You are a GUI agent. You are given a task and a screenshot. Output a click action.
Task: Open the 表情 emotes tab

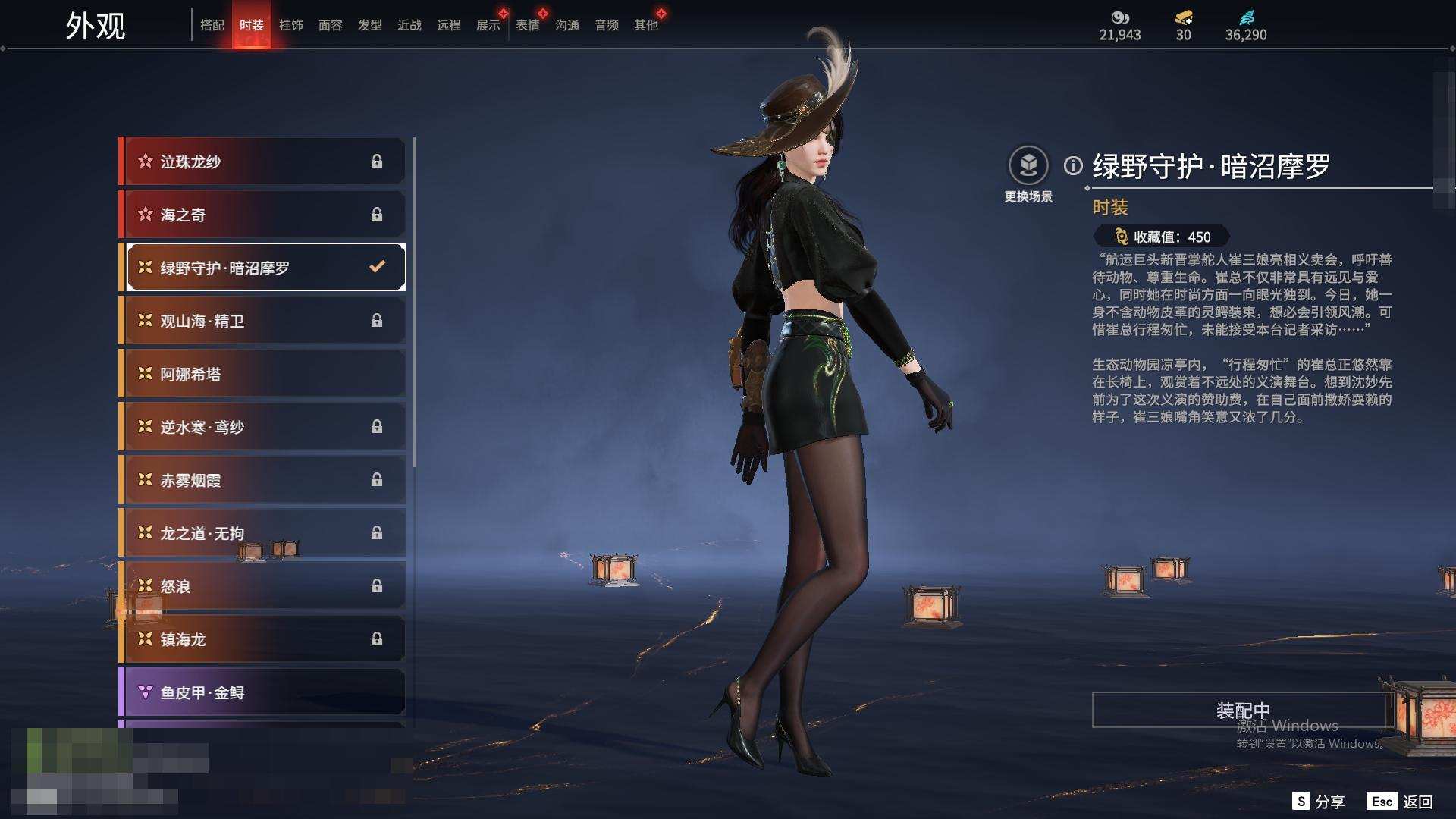tap(528, 25)
